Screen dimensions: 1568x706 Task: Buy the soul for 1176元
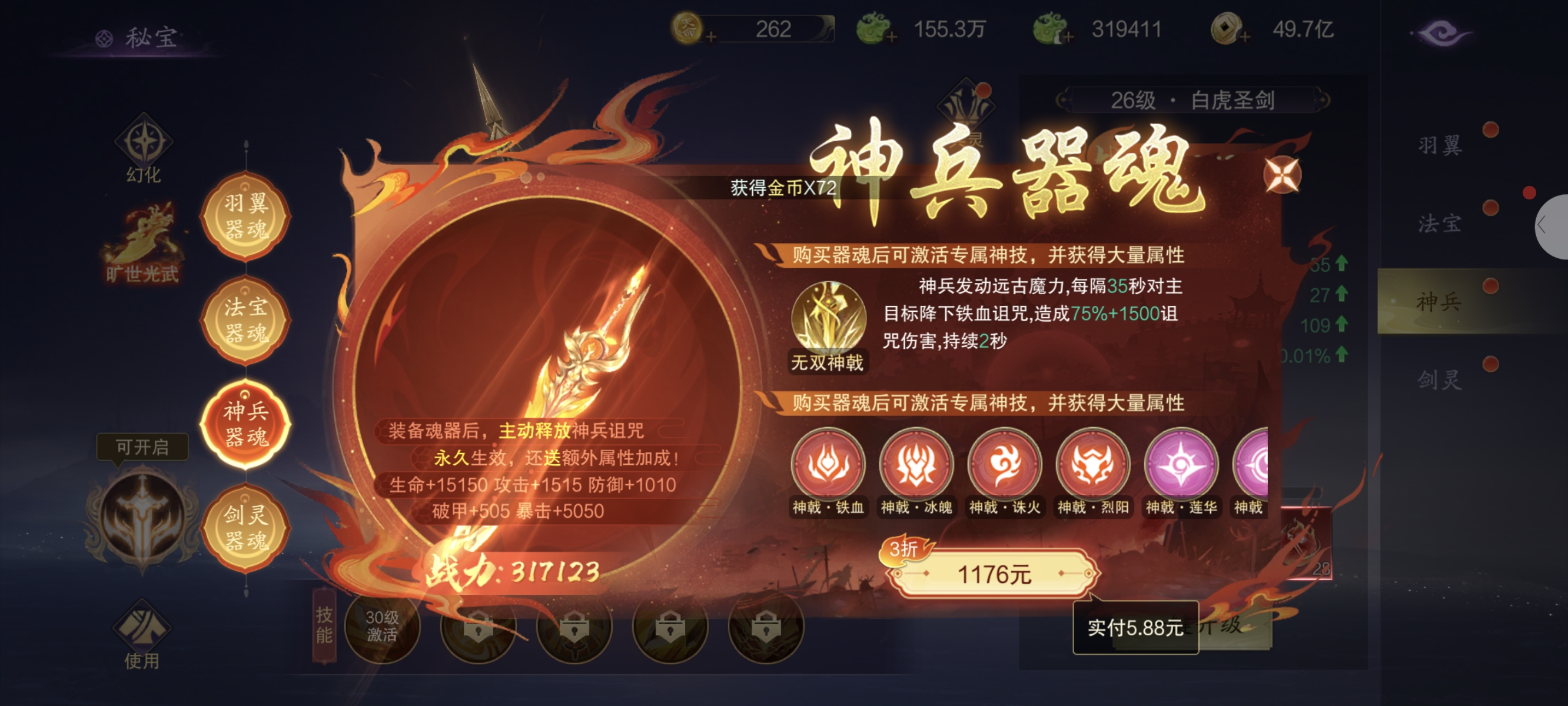[x=994, y=574]
